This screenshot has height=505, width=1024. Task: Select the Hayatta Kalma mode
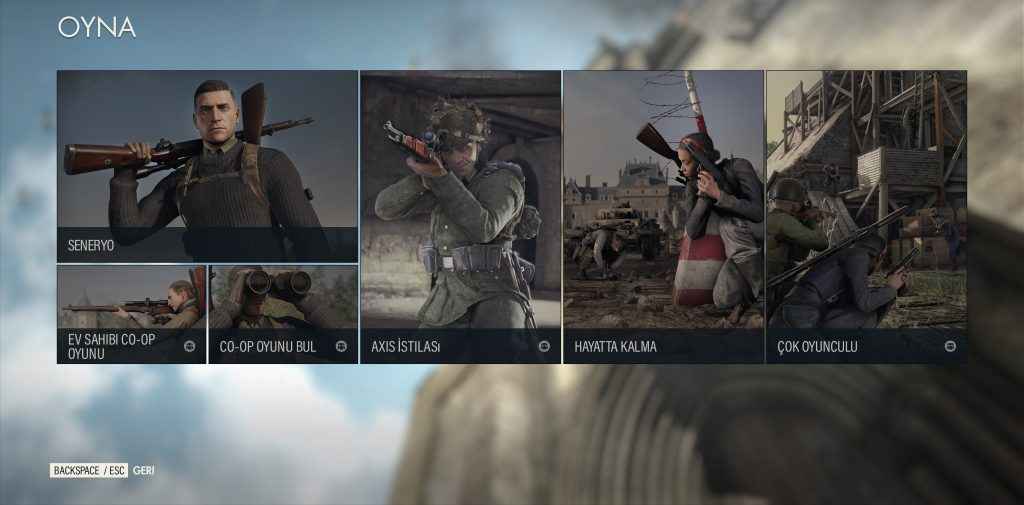[663, 216]
